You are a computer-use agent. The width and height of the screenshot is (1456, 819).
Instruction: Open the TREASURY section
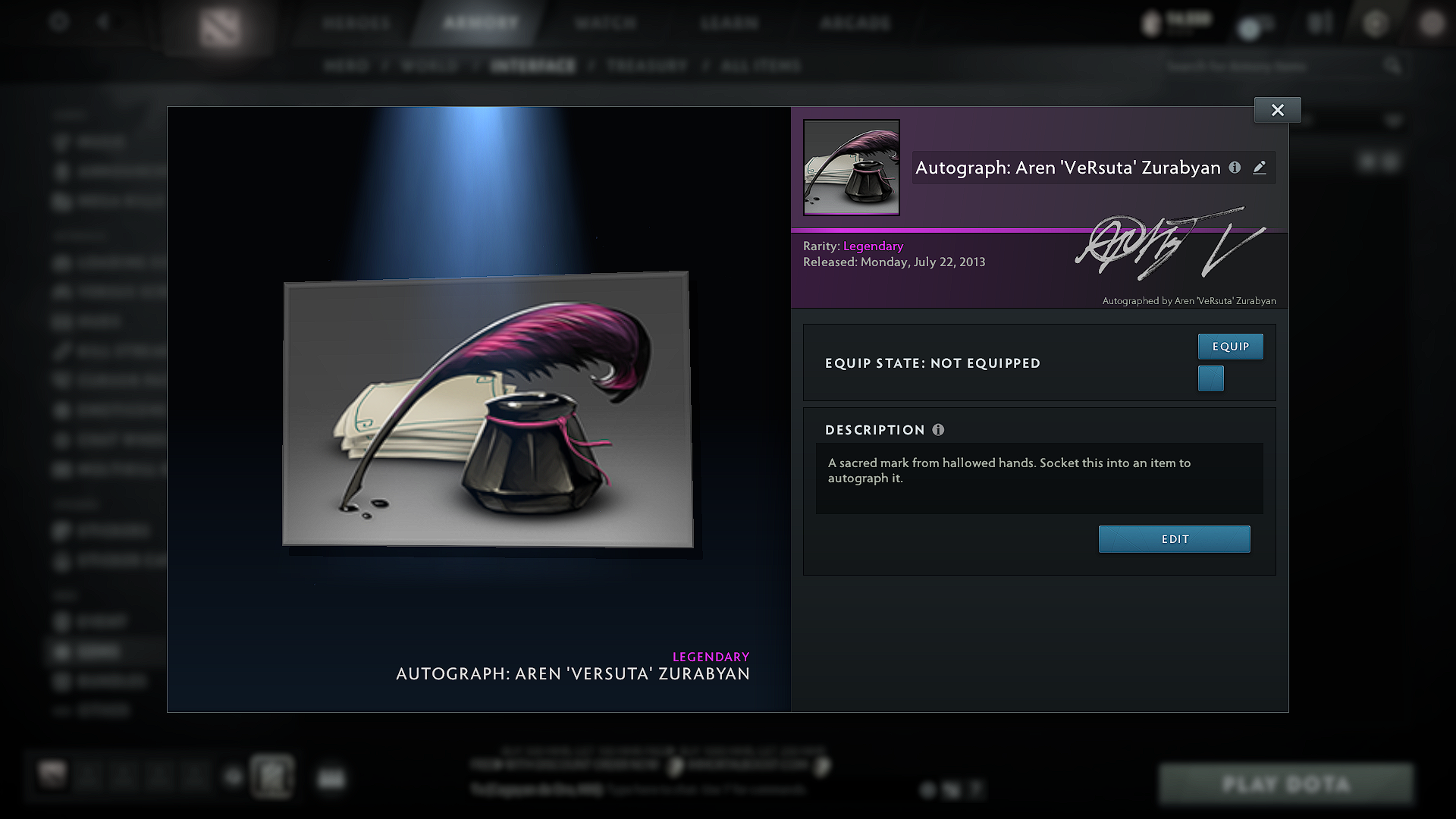646,66
